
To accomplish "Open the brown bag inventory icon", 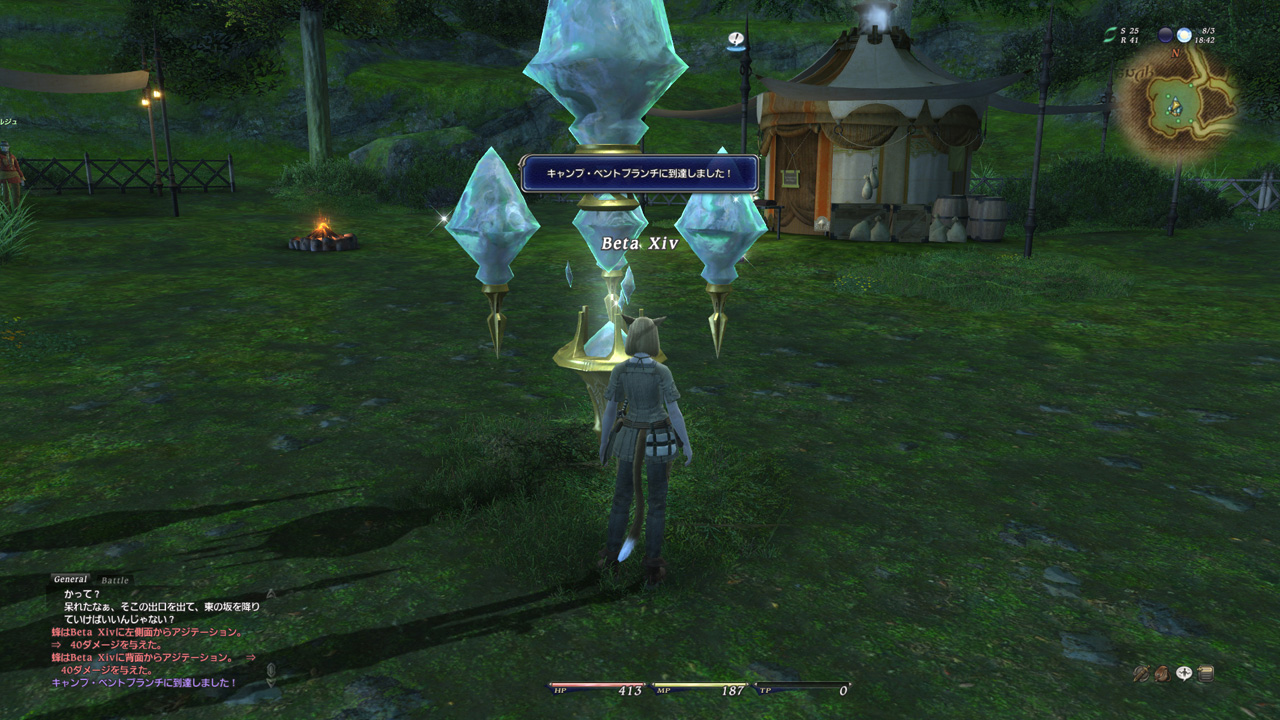I will coord(1162,673).
